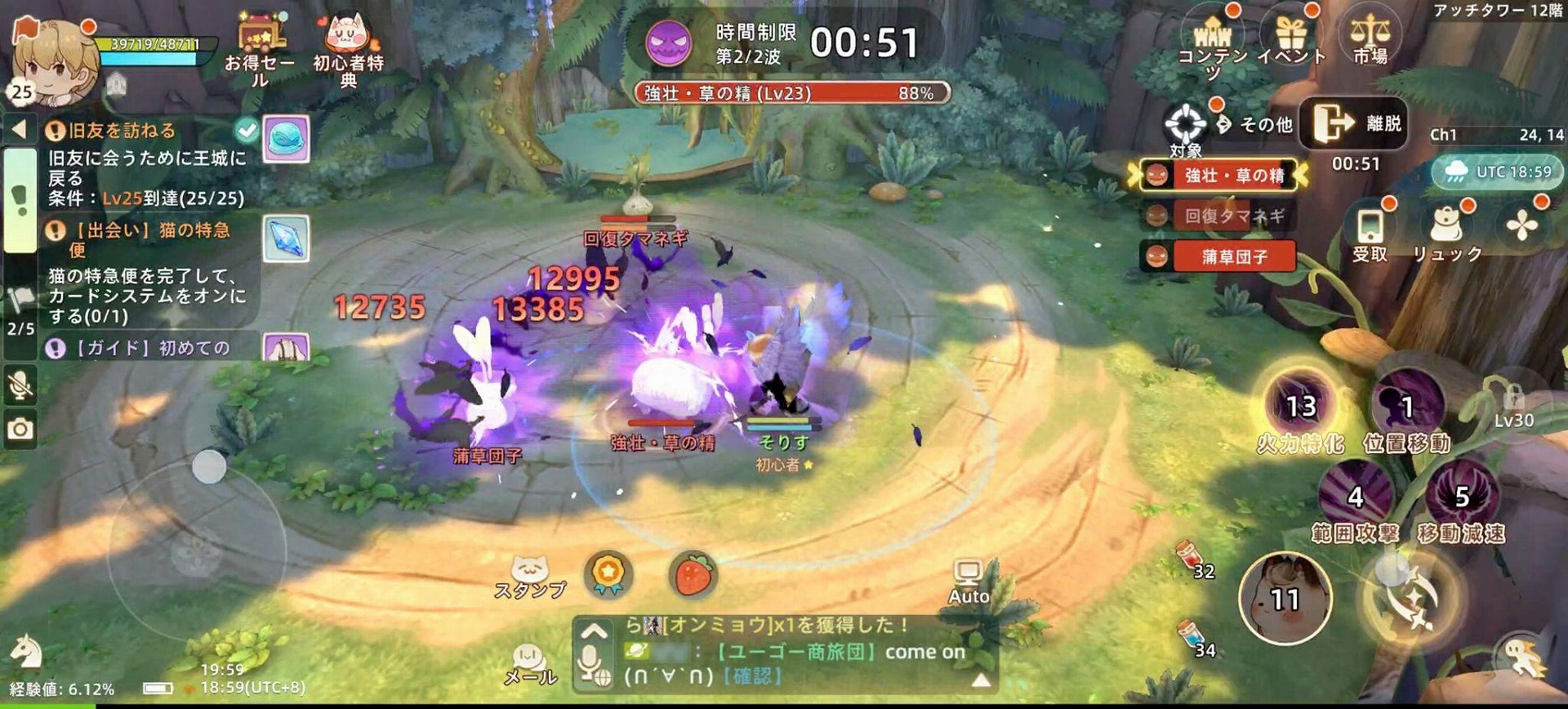Open the コンテンツ contents menu
The height and width of the screenshot is (709, 1568).
point(1212,41)
